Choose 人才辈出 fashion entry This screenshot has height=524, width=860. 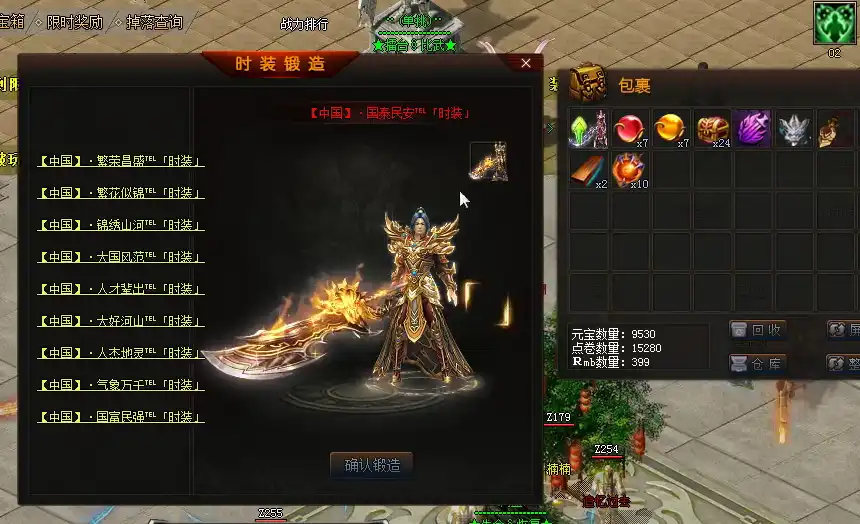pyautogui.click(x=121, y=289)
